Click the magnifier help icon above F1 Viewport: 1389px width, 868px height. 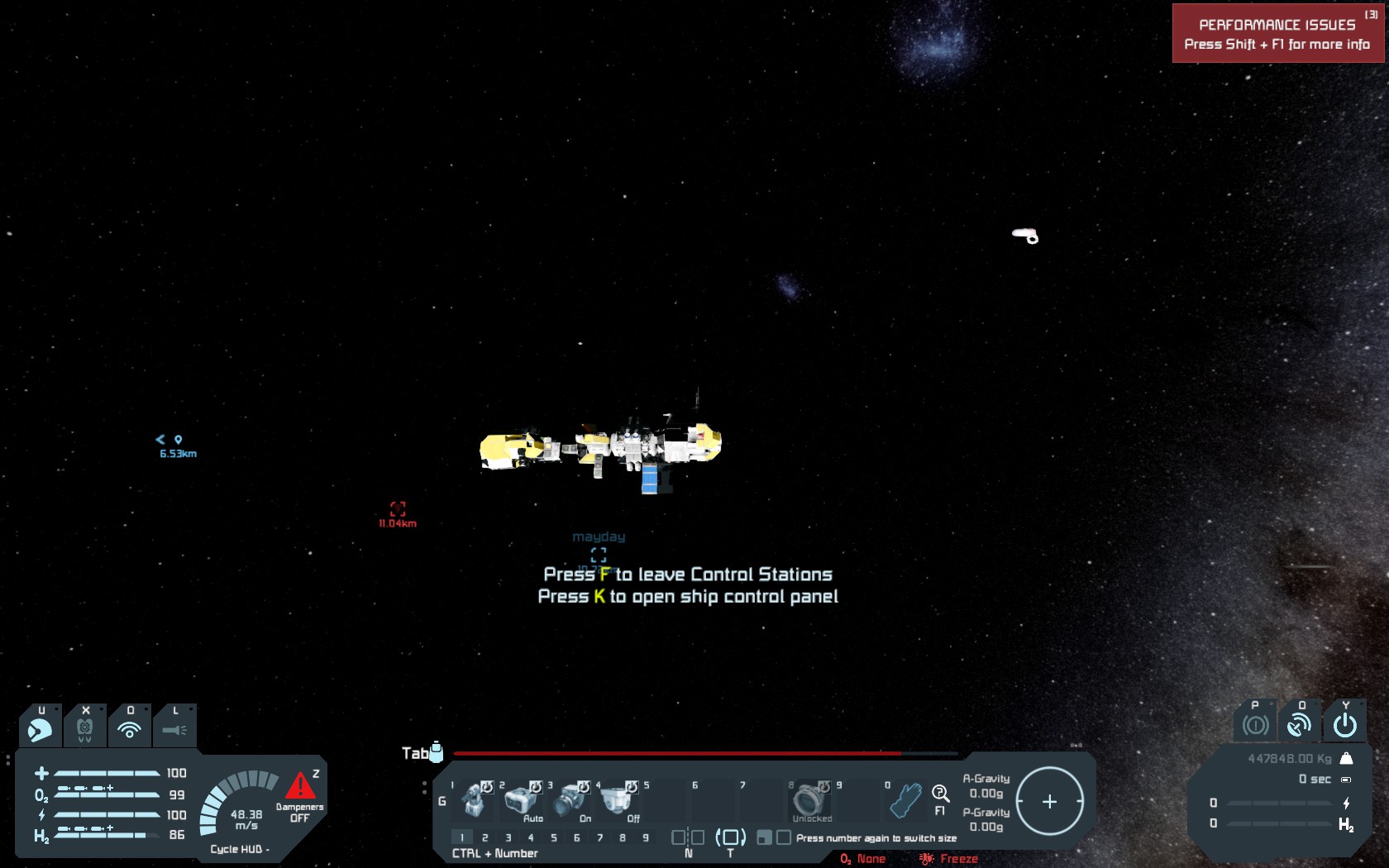[940, 794]
